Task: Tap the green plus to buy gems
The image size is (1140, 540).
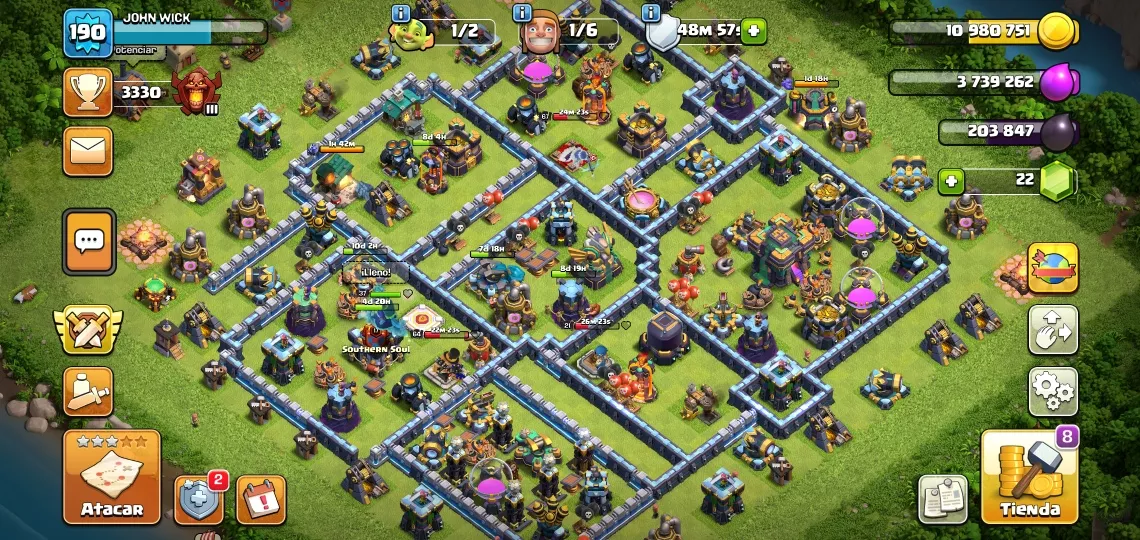Action: point(951,181)
